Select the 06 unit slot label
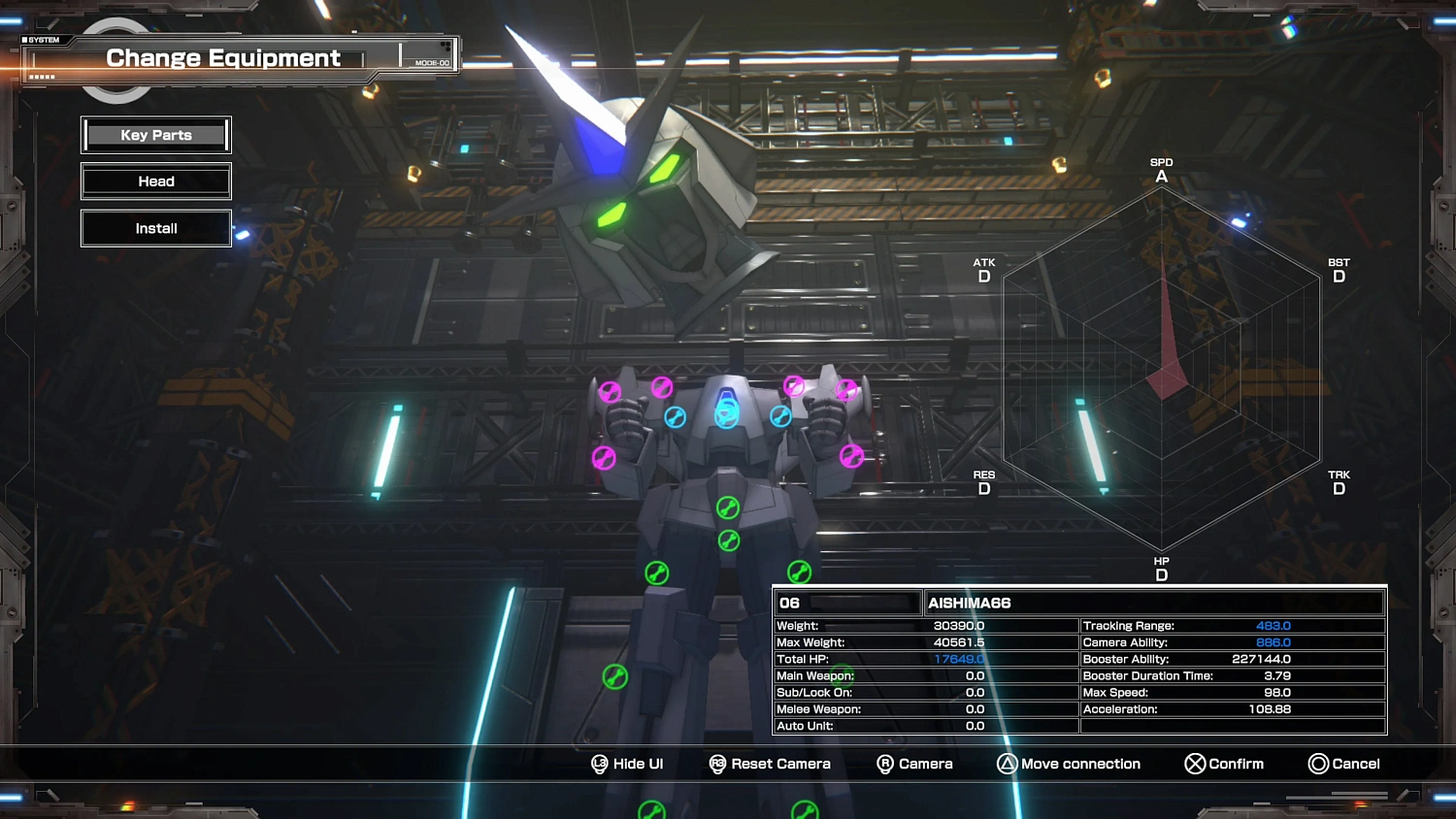 point(789,603)
